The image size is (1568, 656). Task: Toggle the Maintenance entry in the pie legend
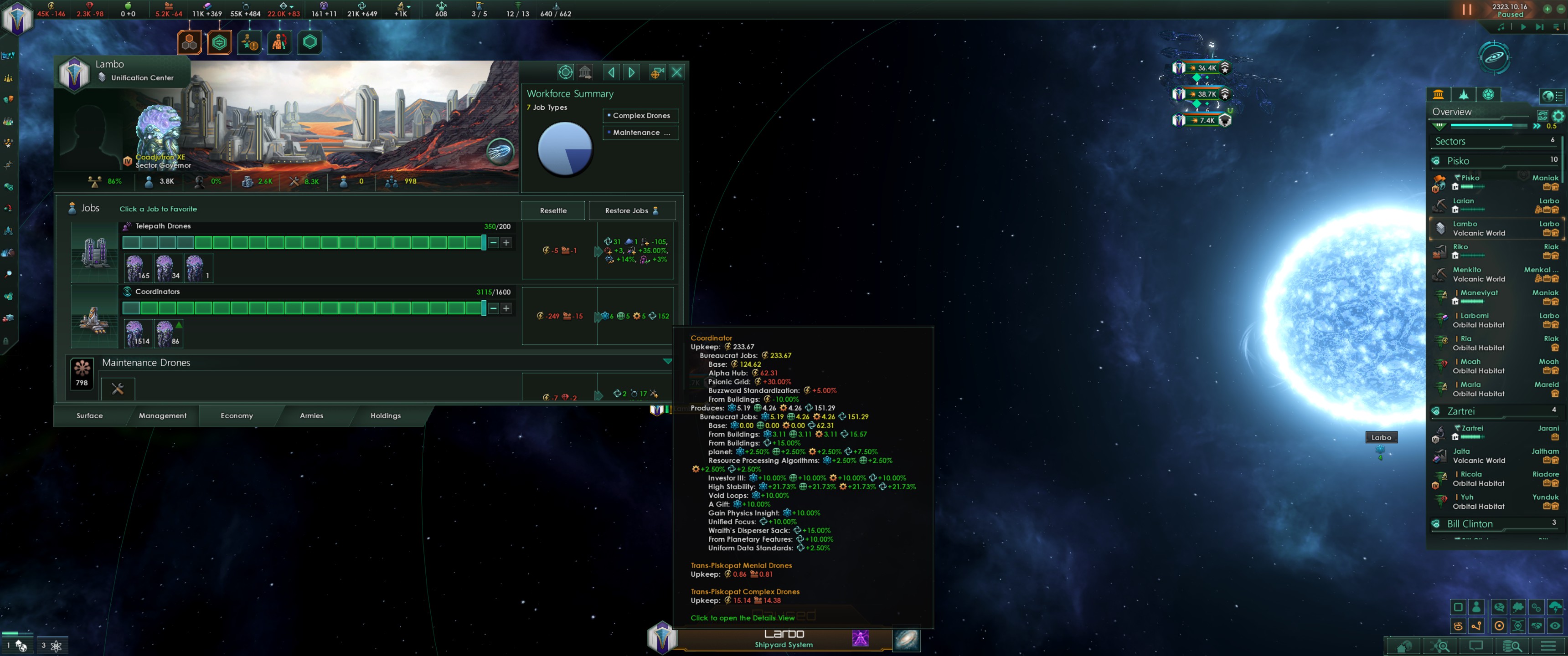coord(640,133)
